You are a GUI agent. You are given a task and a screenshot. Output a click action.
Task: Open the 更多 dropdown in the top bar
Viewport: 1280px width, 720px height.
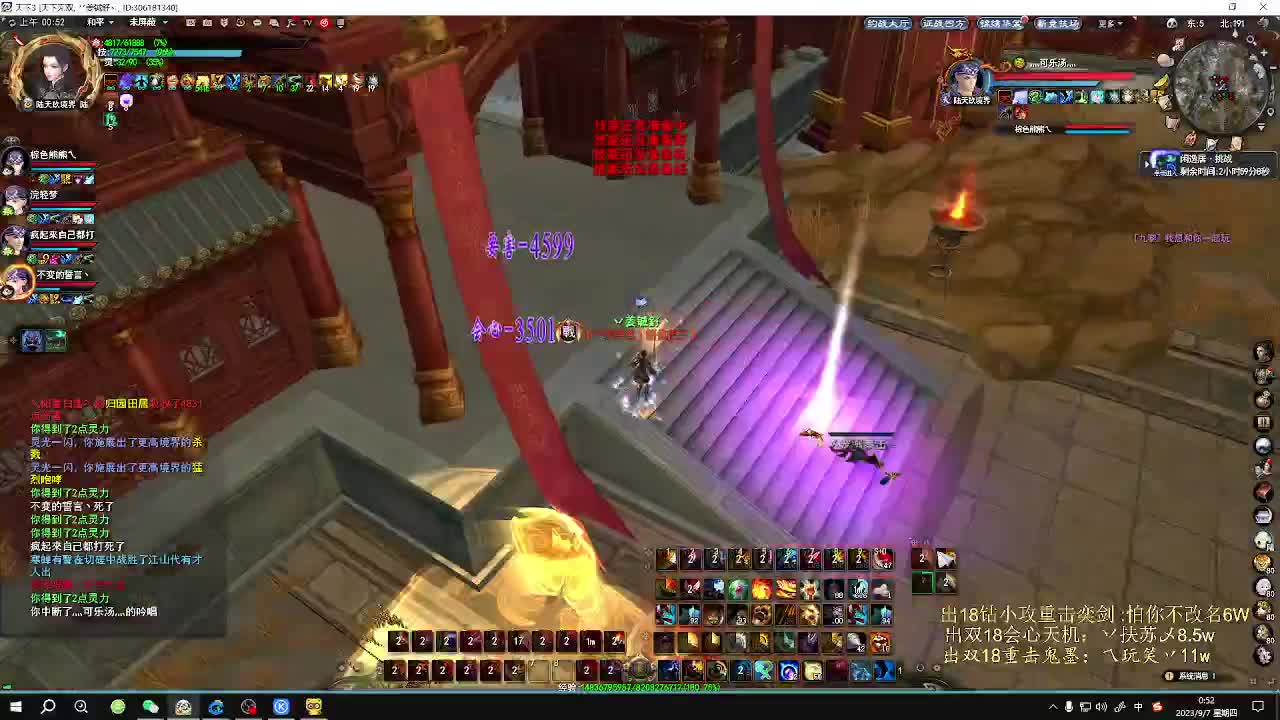1108,23
